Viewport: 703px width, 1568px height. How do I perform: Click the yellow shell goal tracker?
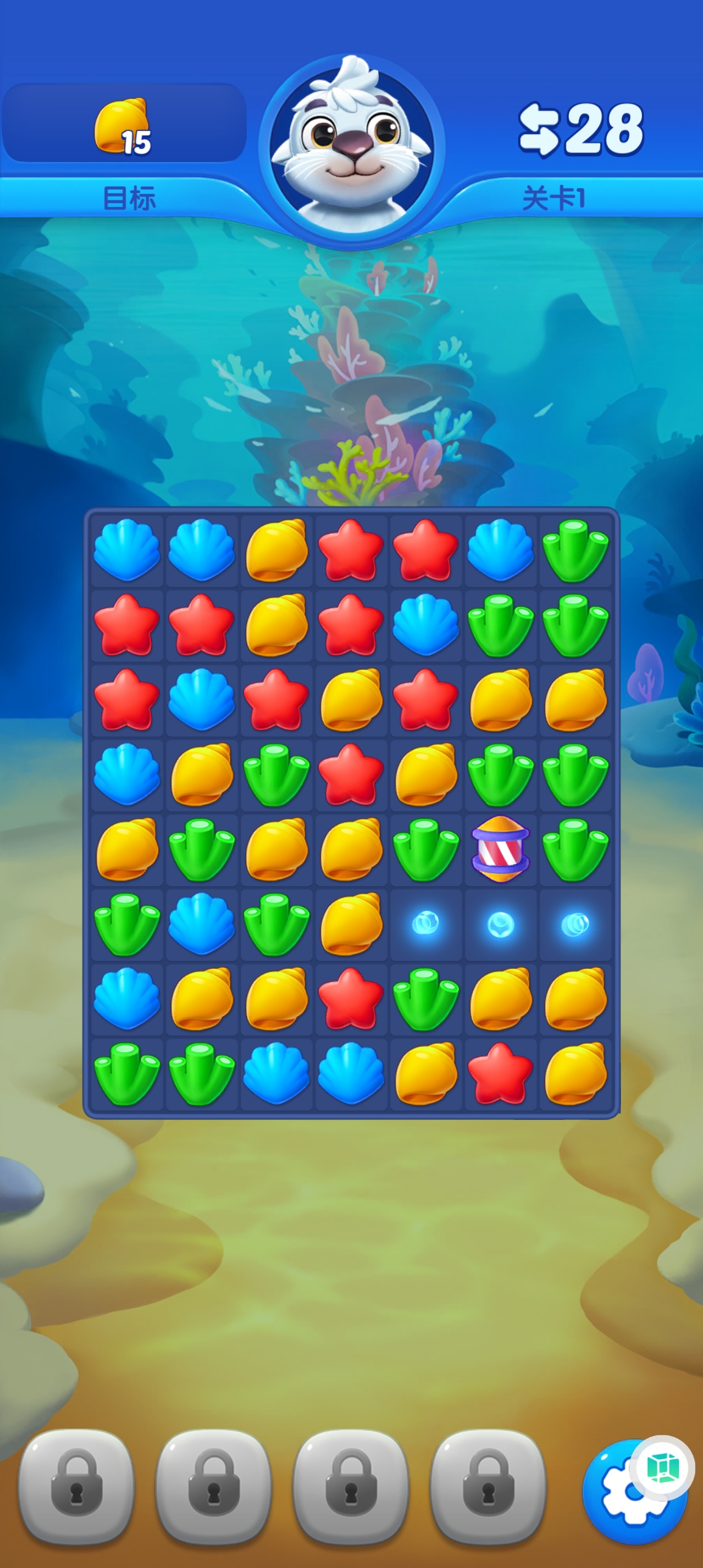tap(124, 127)
